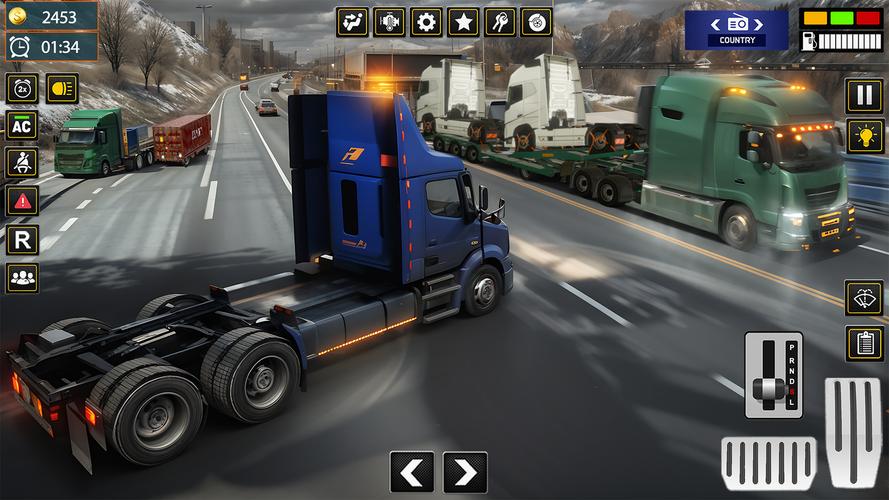Pause the game with the pause button

(x=865, y=96)
